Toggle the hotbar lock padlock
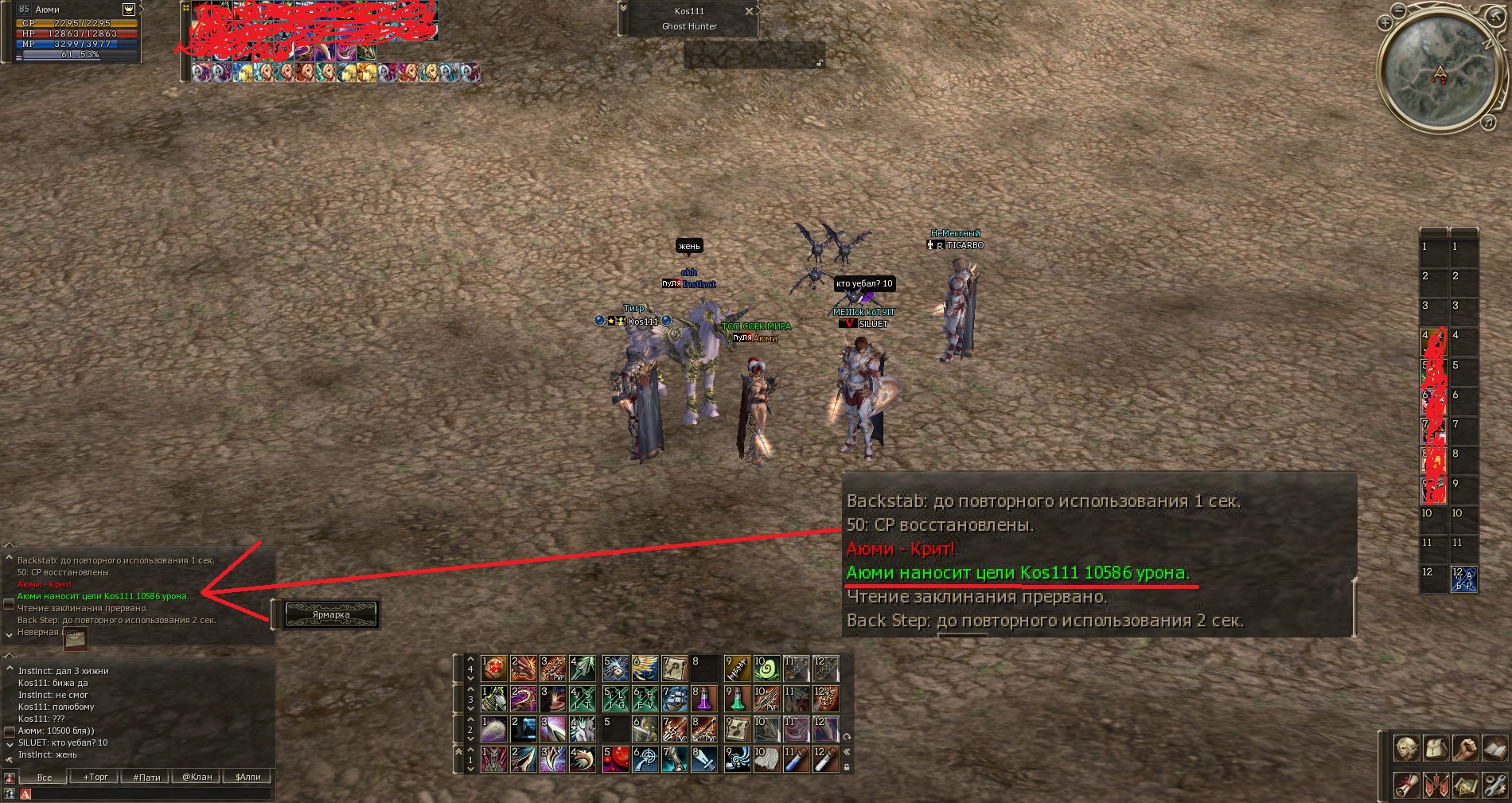Viewport: 1512px width, 803px height. click(848, 765)
